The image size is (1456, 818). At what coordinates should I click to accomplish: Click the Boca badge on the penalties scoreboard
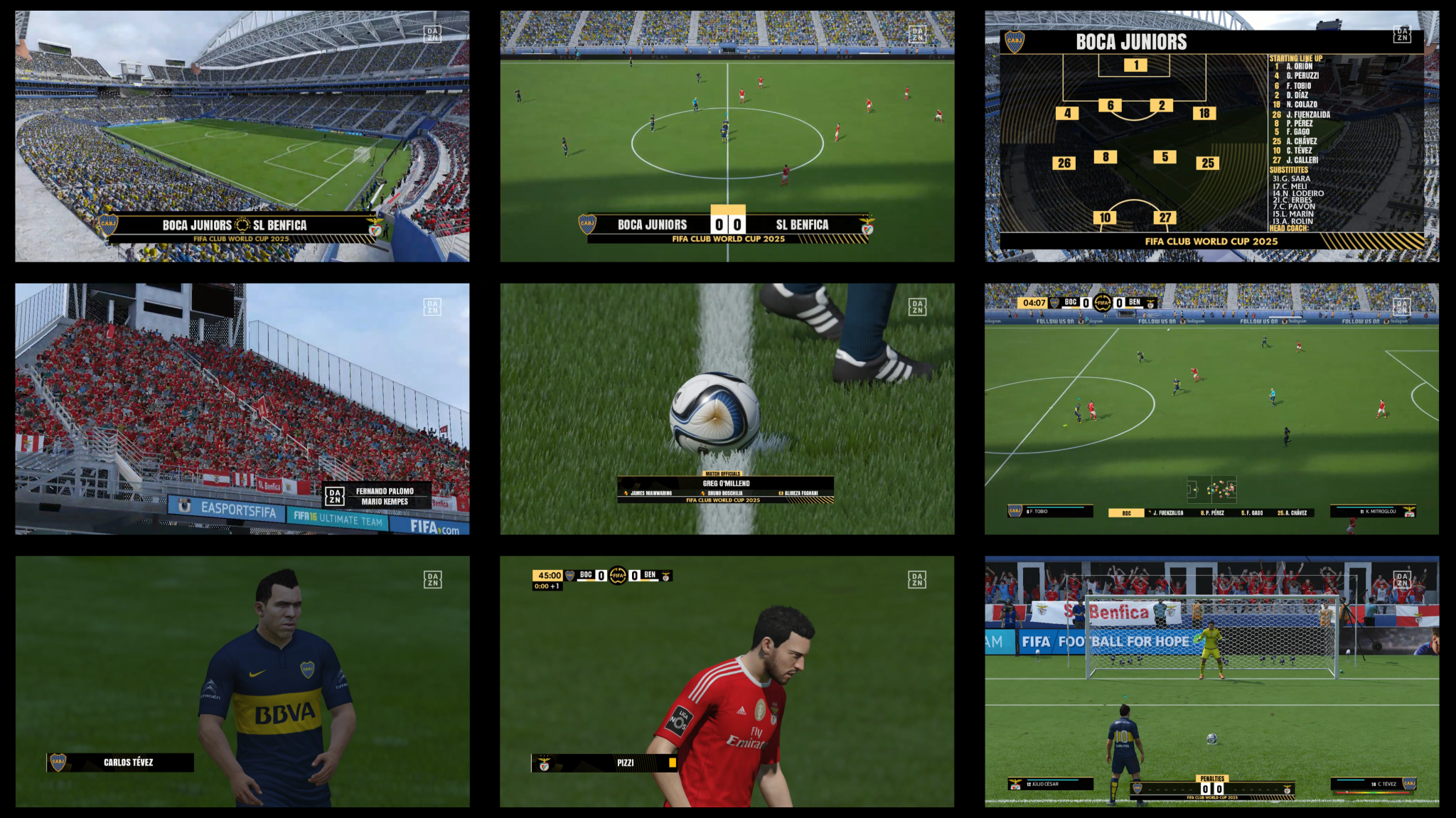click(1136, 789)
